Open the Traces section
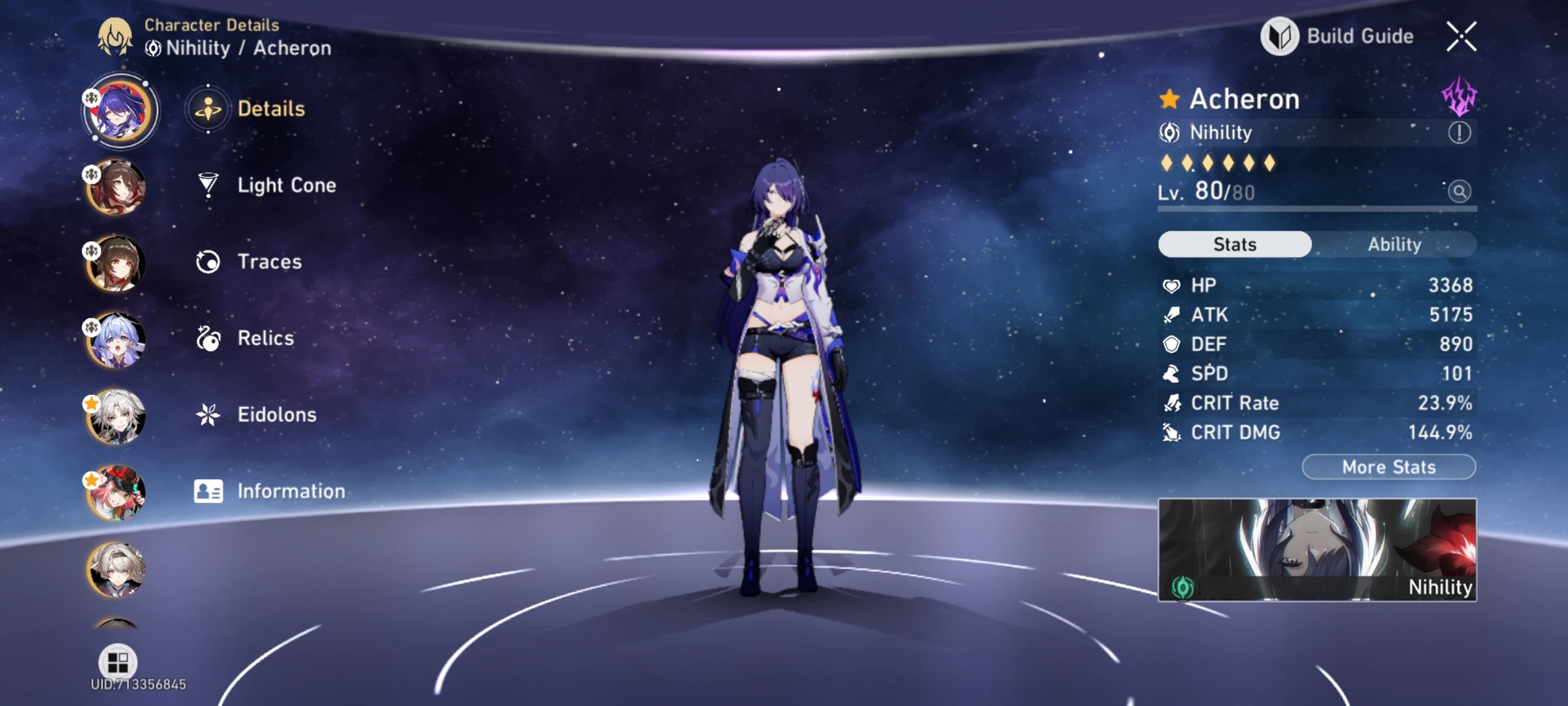 coord(208,261)
